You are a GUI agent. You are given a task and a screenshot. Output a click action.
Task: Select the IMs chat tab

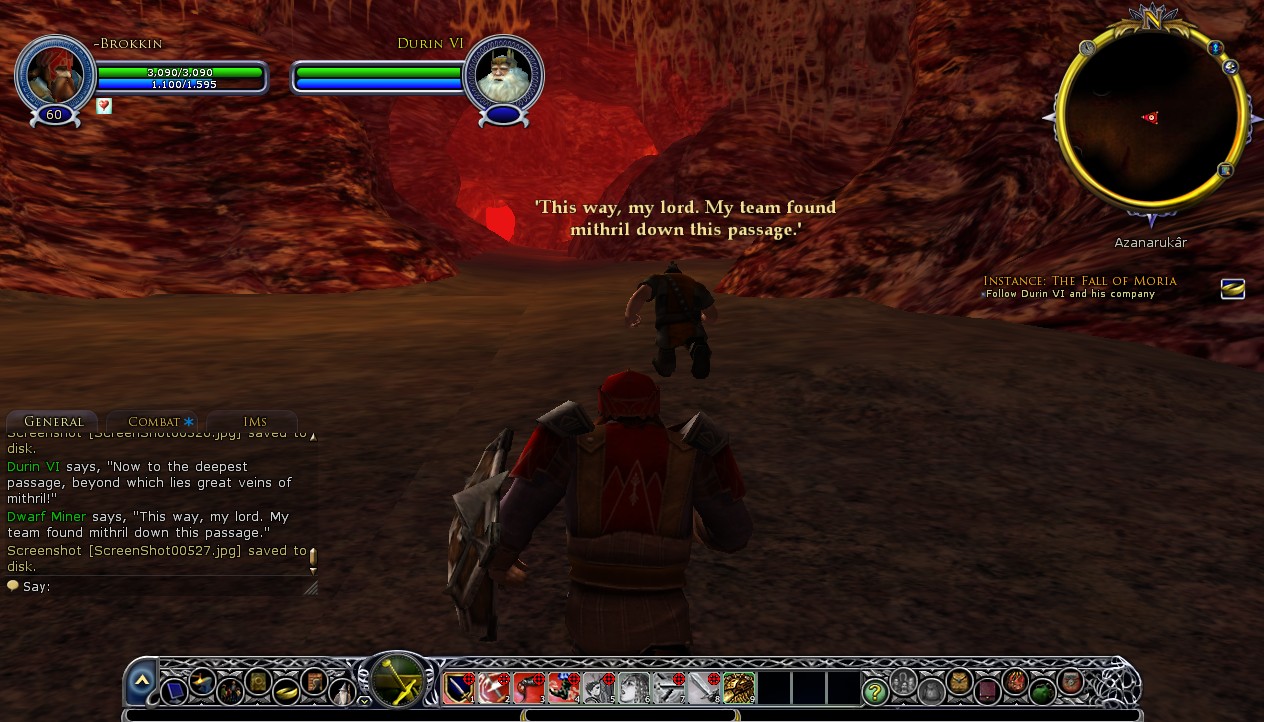coord(254,422)
